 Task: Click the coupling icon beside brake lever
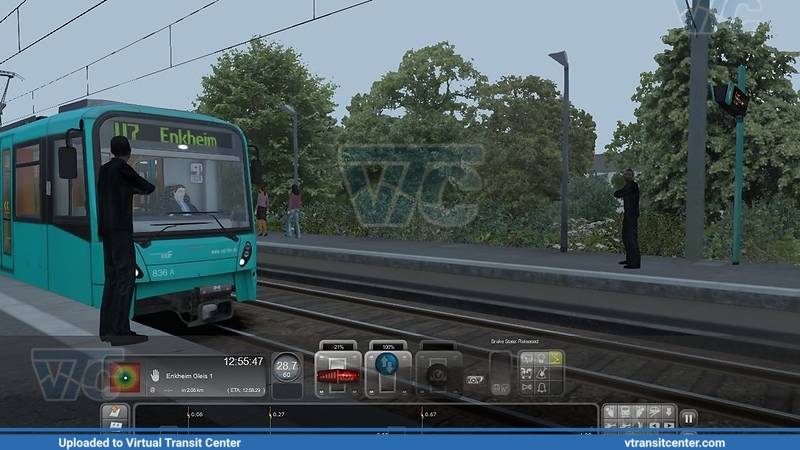(475, 380)
